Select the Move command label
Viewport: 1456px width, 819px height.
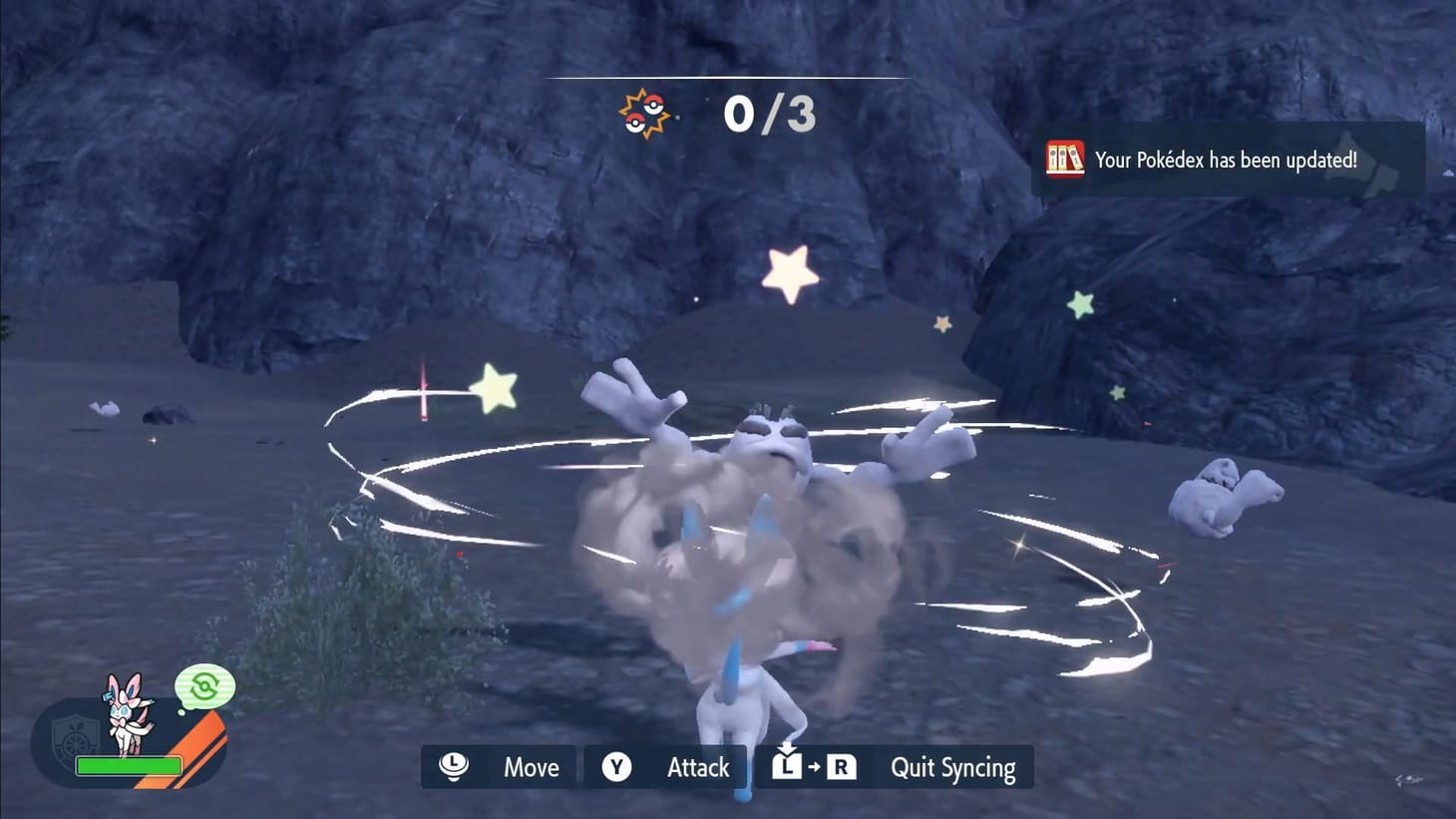pyautogui.click(x=531, y=767)
